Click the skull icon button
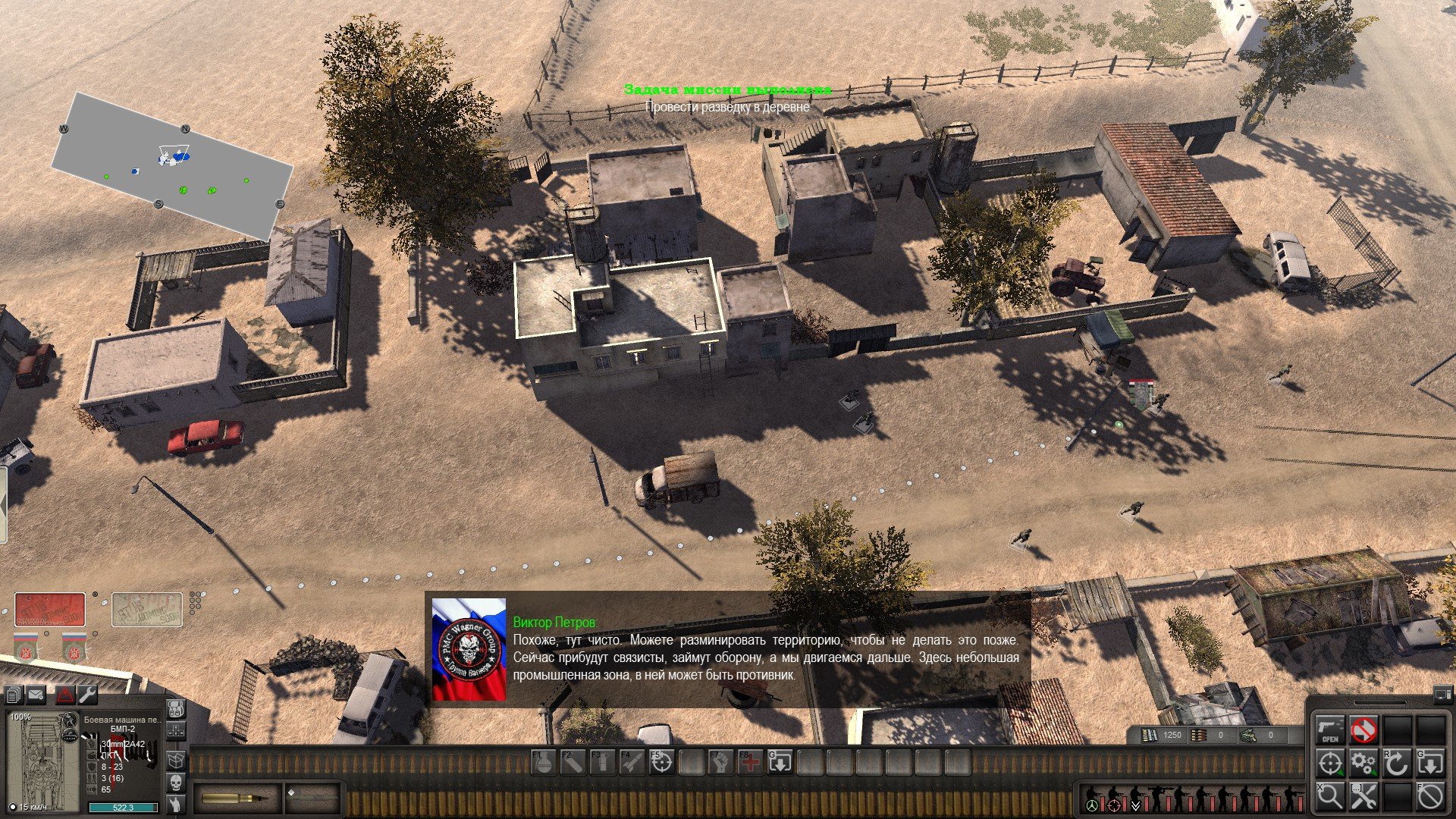The image size is (1456, 819). 175,782
